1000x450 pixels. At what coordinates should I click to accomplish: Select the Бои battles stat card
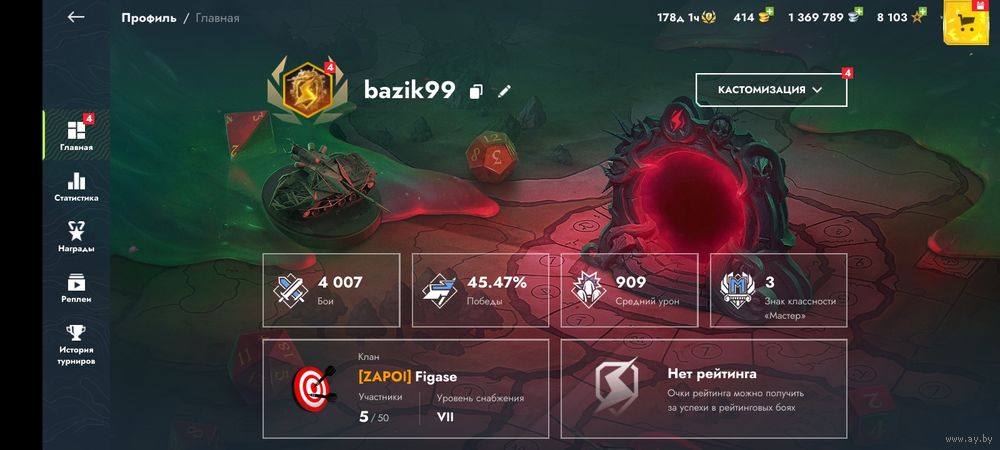tap(331, 289)
